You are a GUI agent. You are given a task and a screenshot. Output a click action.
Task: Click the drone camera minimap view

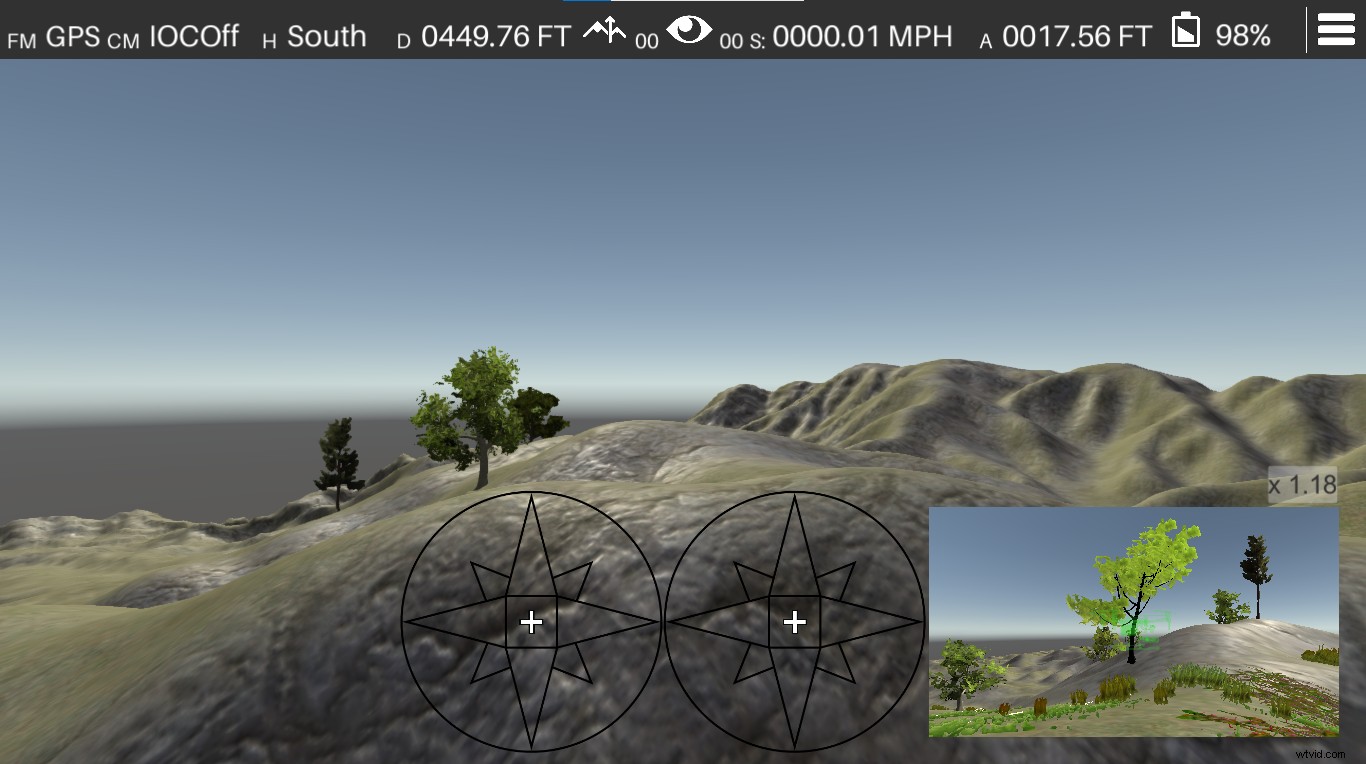coord(1135,622)
